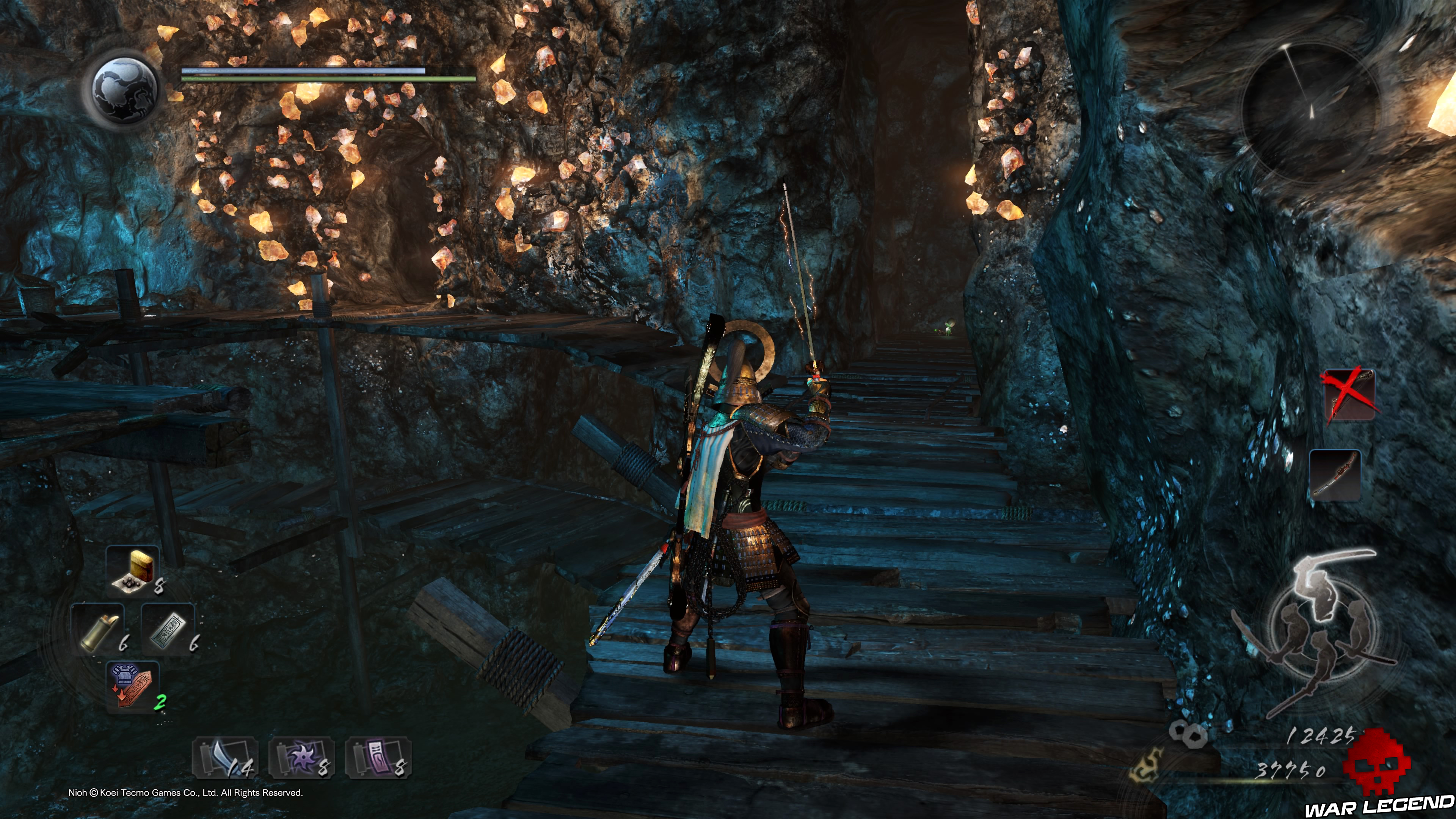Use the gray stone tablet talisman

click(x=168, y=630)
